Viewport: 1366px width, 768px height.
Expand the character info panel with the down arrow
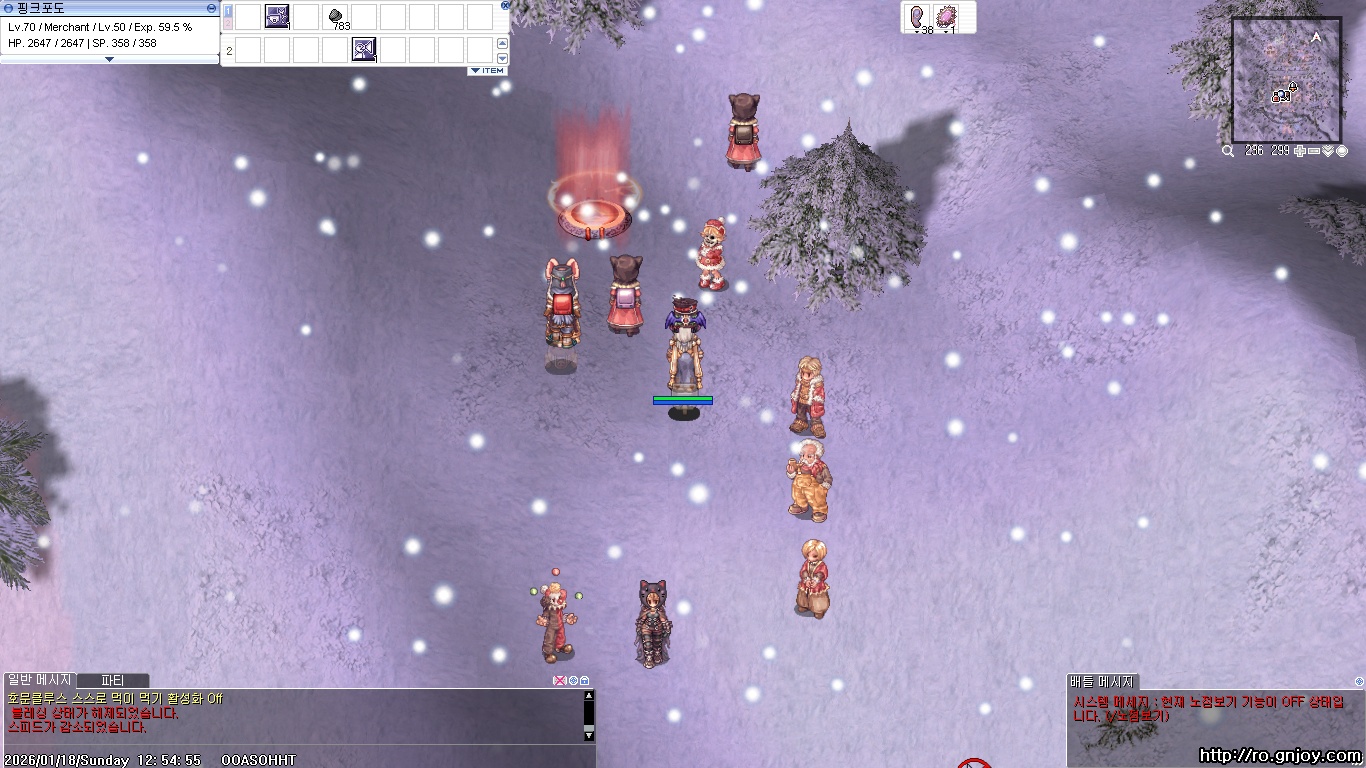click(109, 59)
